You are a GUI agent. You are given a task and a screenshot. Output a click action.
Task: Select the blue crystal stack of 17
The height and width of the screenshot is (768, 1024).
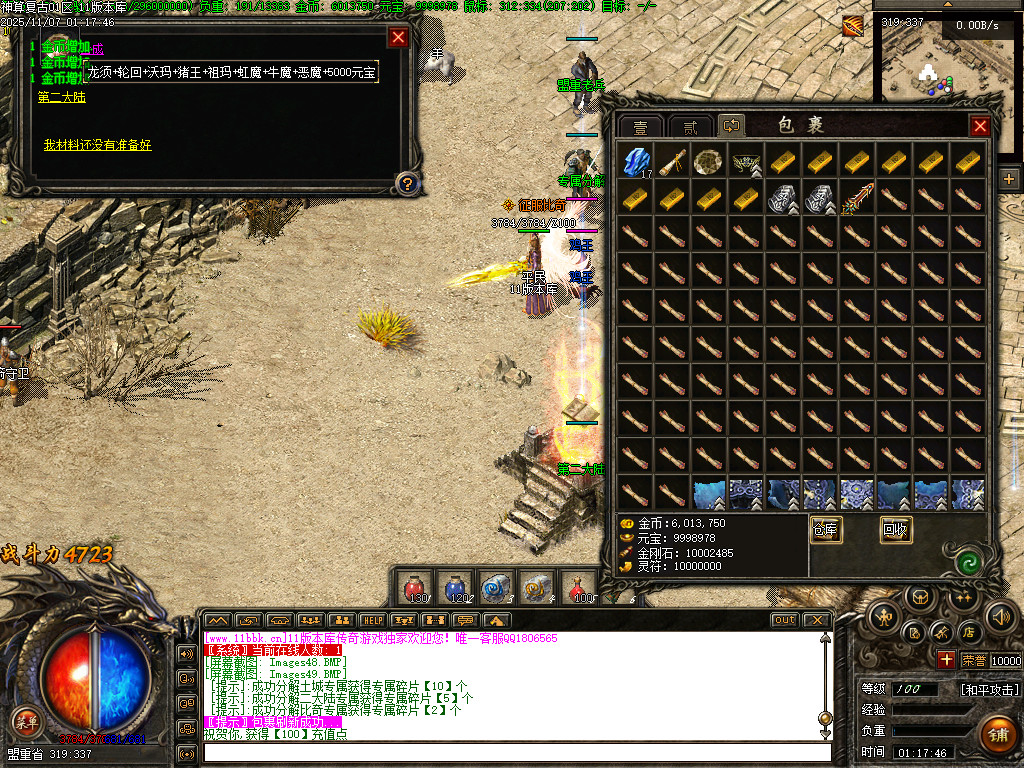tap(636, 162)
